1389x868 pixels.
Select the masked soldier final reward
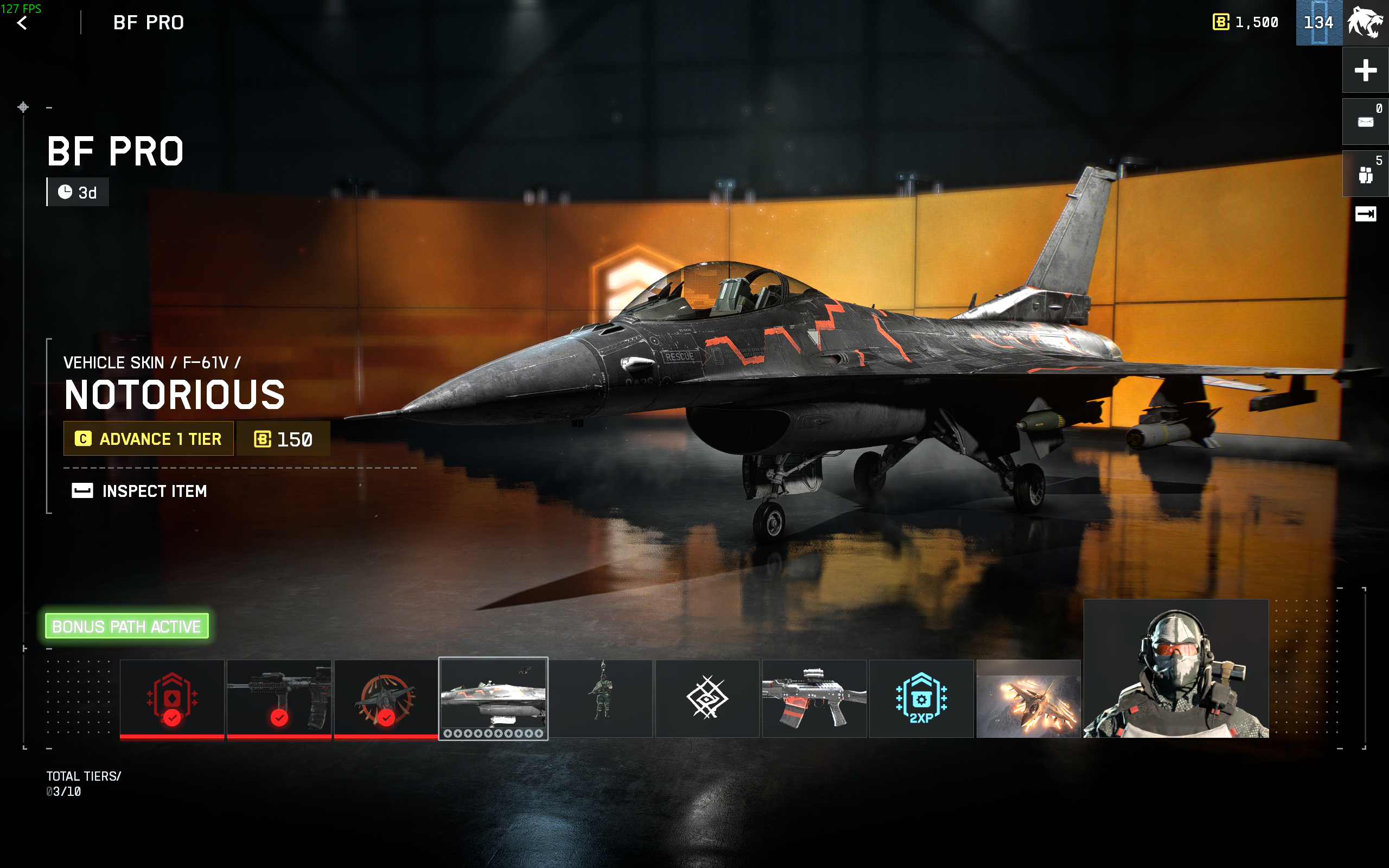tap(1175, 669)
